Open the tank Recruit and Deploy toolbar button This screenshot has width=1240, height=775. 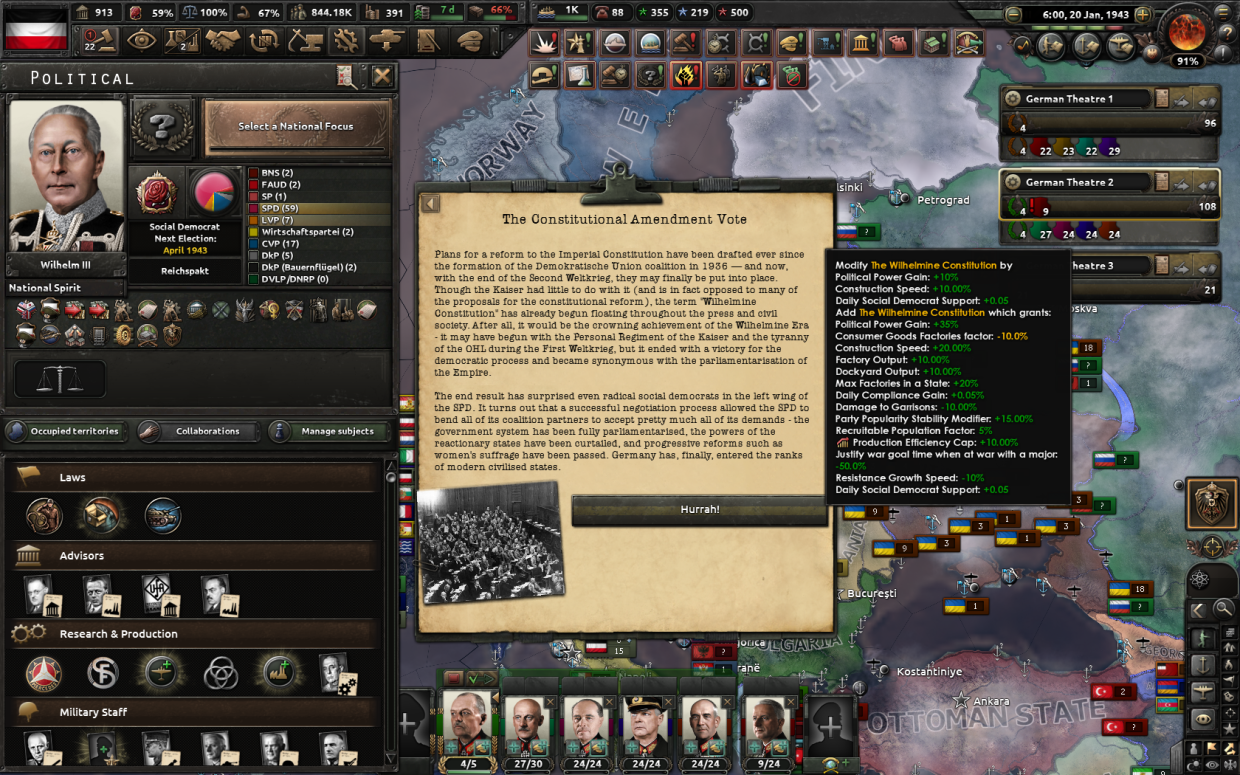point(386,40)
